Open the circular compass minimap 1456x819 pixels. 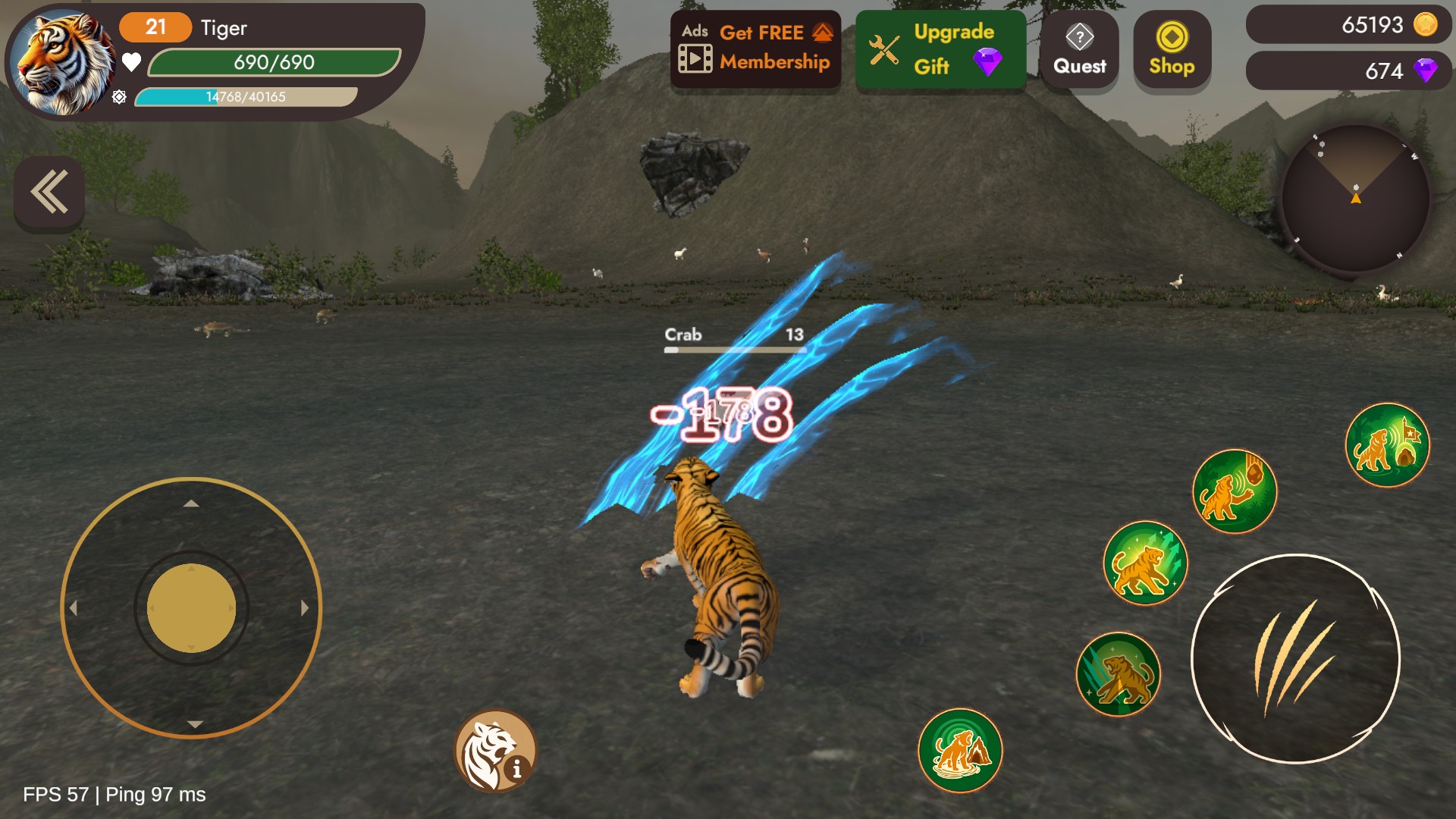click(x=1355, y=199)
